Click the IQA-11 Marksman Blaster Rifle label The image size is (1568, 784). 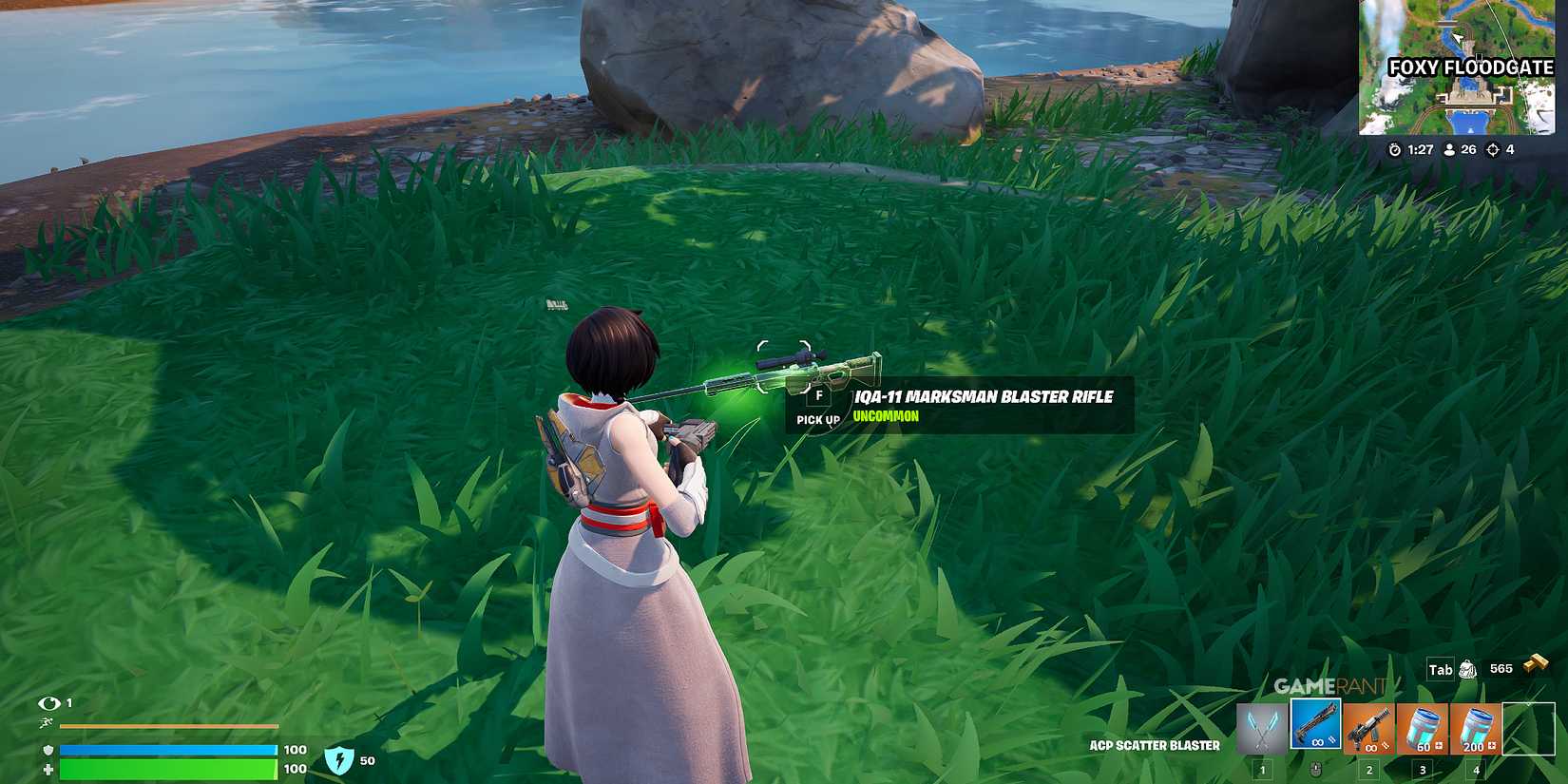985,397
